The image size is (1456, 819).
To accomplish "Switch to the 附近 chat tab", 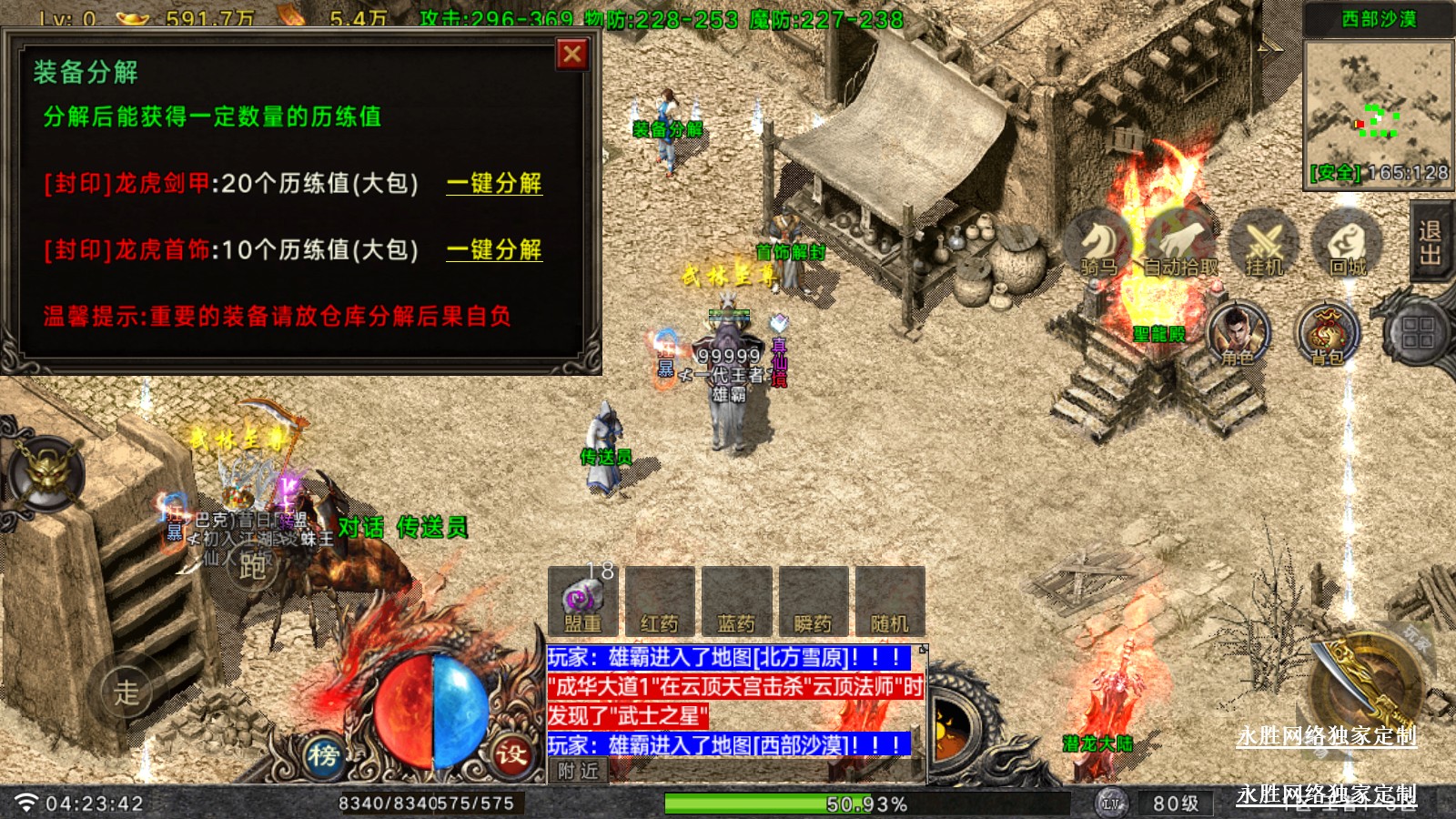I will click(578, 771).
